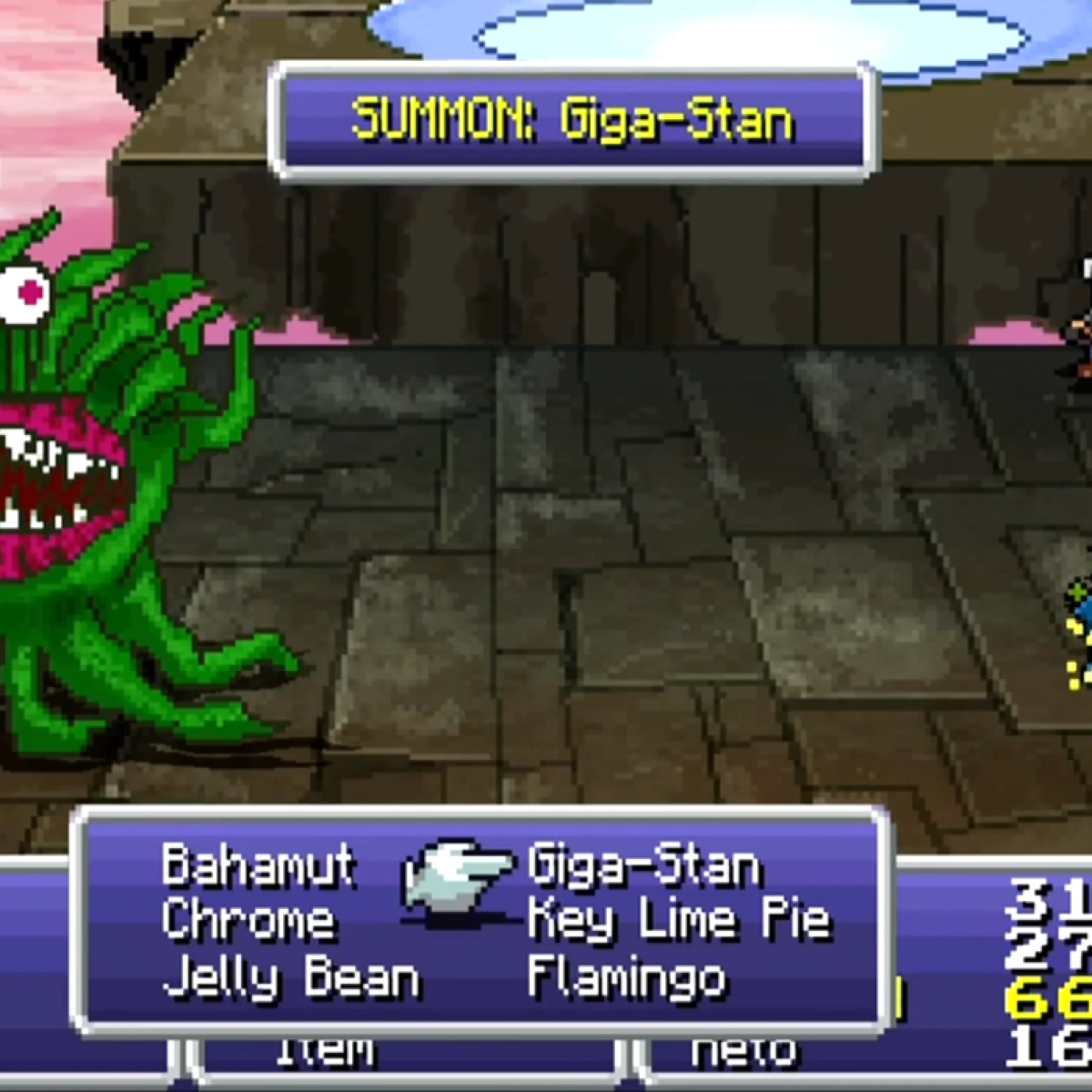Choose the Chrome summon

[248, 921]
